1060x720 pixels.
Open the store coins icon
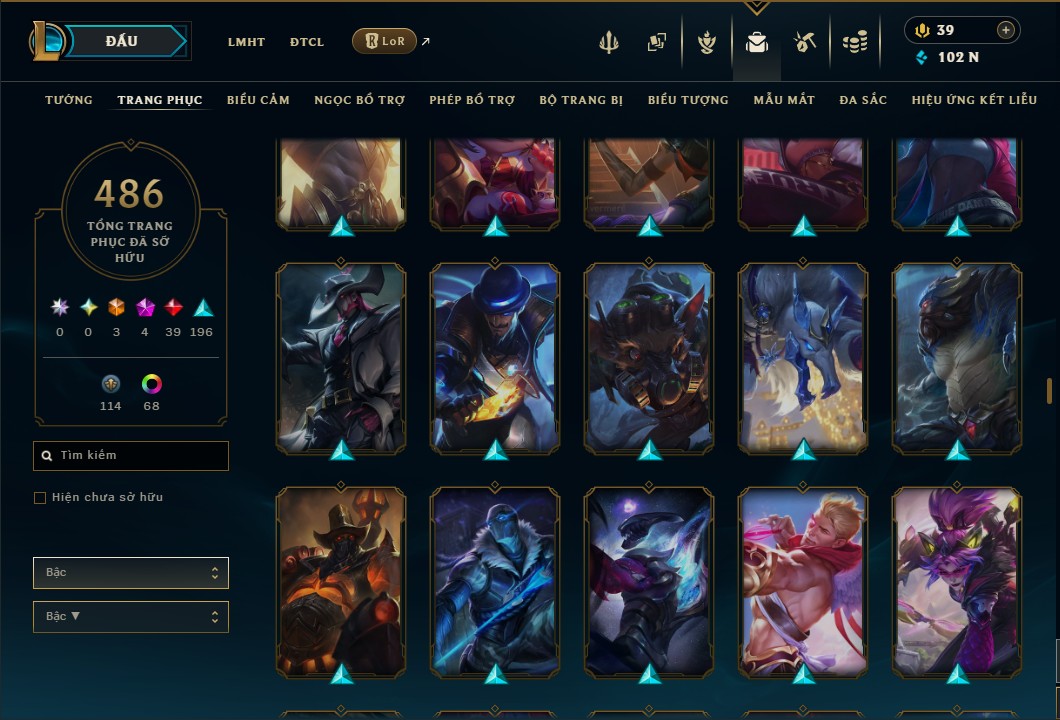click(854, 42)
